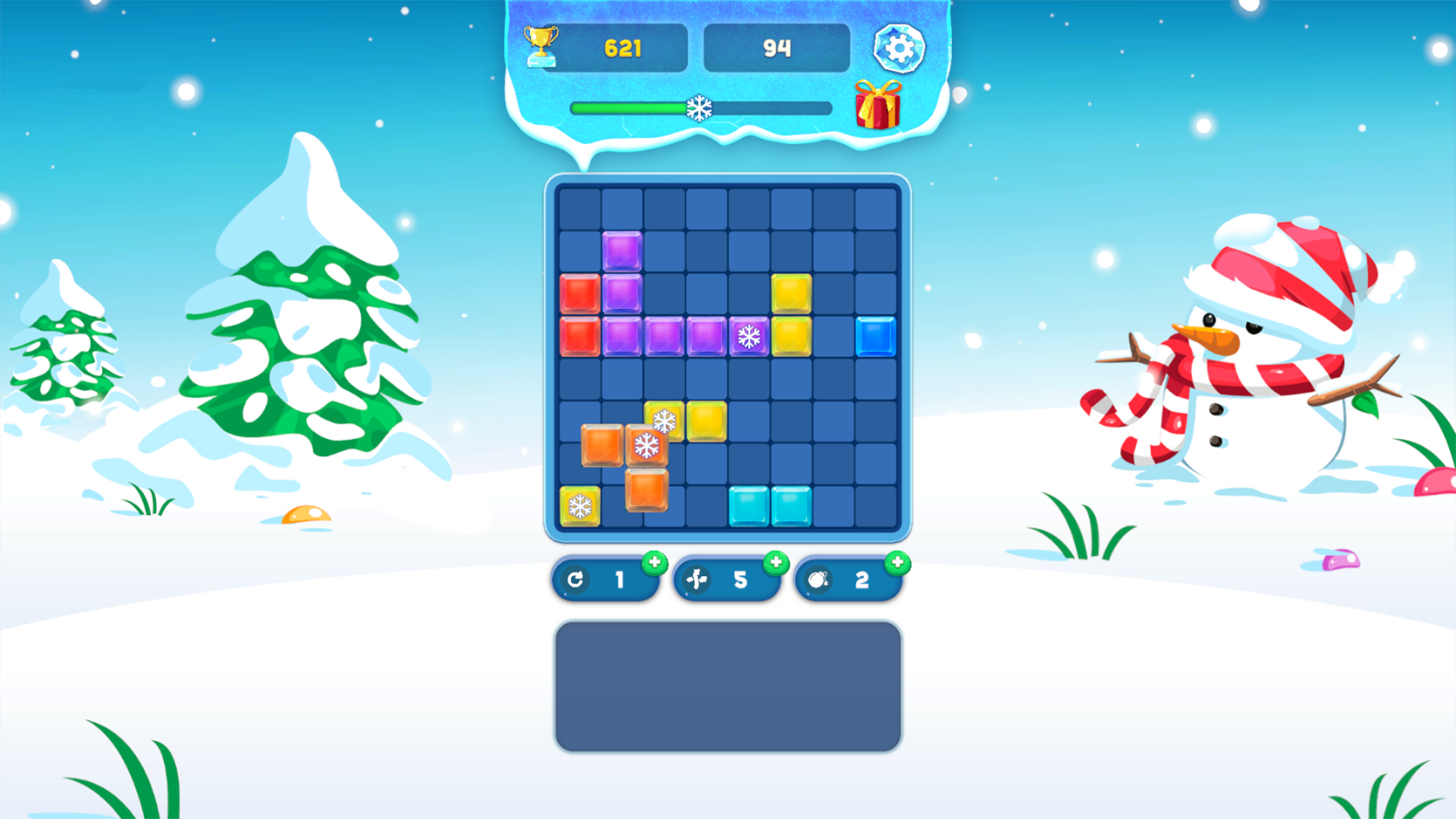This screenshot has width=1456, height=819.
Task: Select the current score field showing 94
Action: coord(777,47)
